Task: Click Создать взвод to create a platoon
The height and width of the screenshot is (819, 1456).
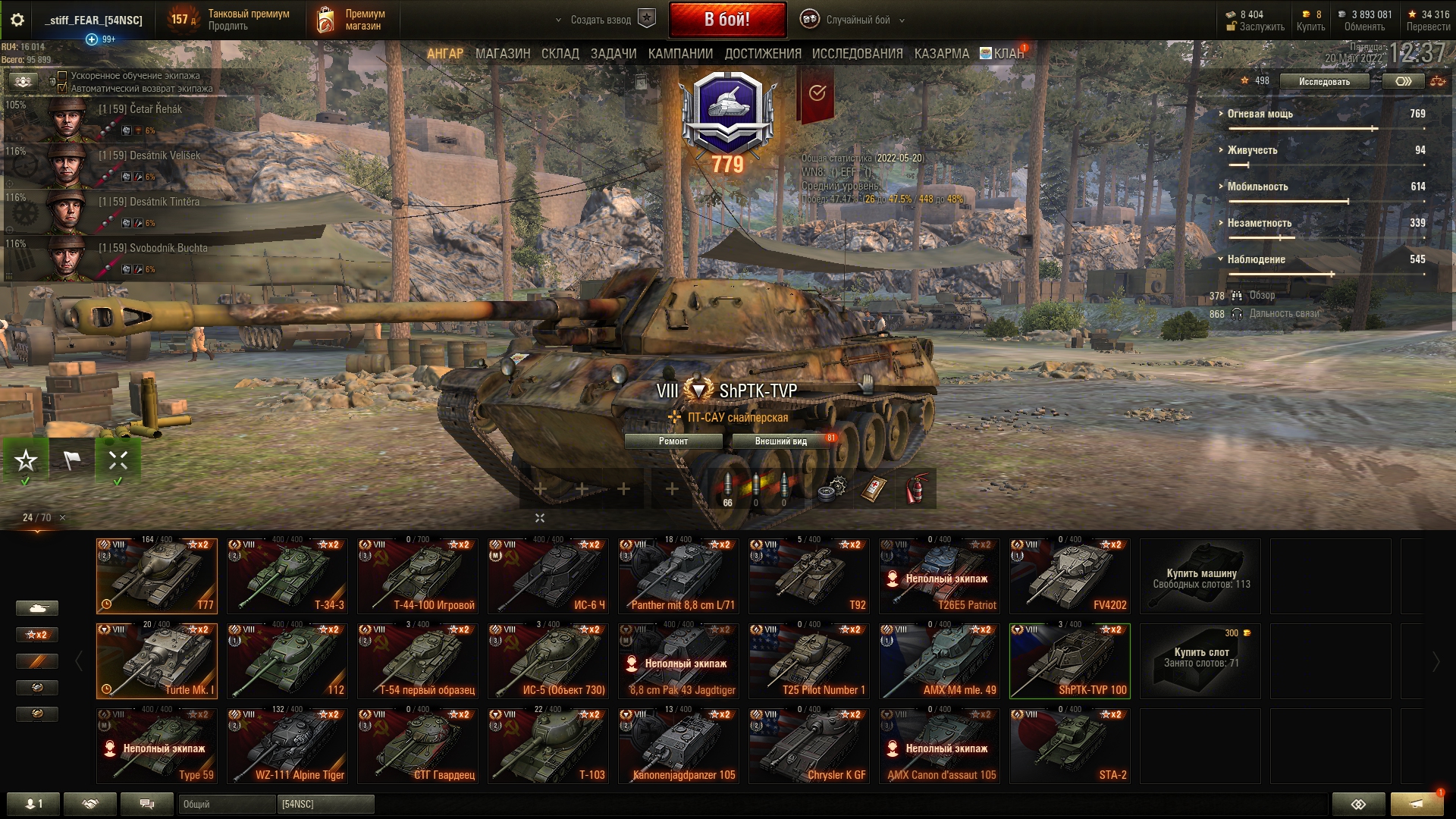Action: pos(604,20)
